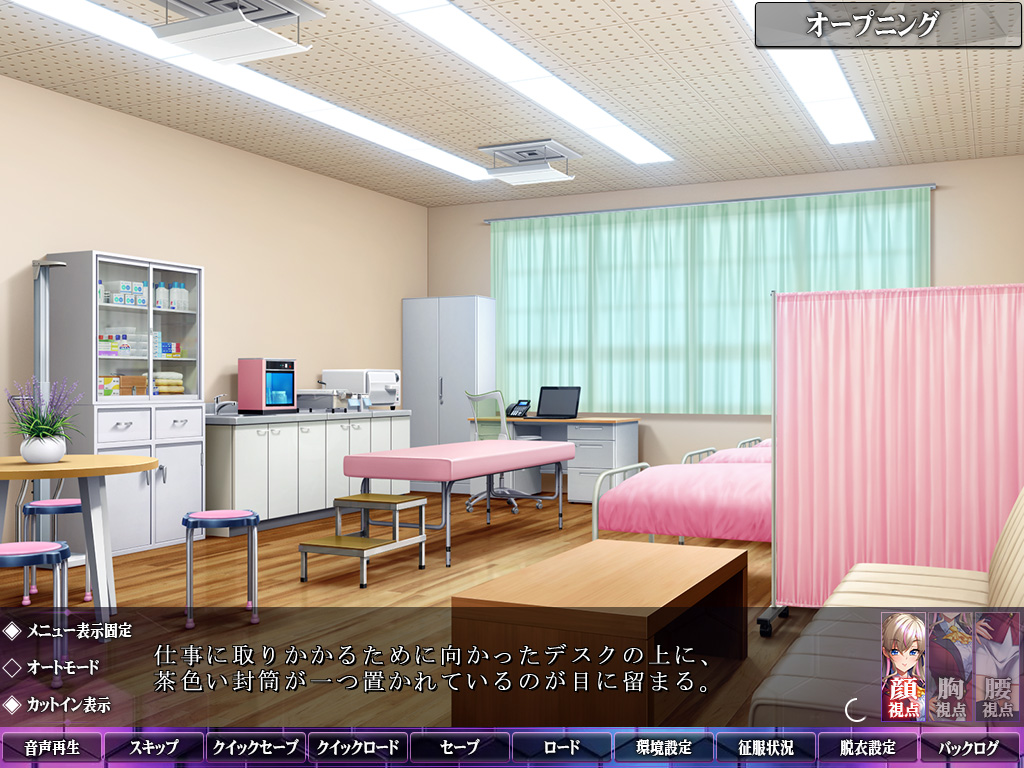The width and height of the screenshot is (1024, 768).
Task: Open 環境設定 settings
Action: point(664,747)
